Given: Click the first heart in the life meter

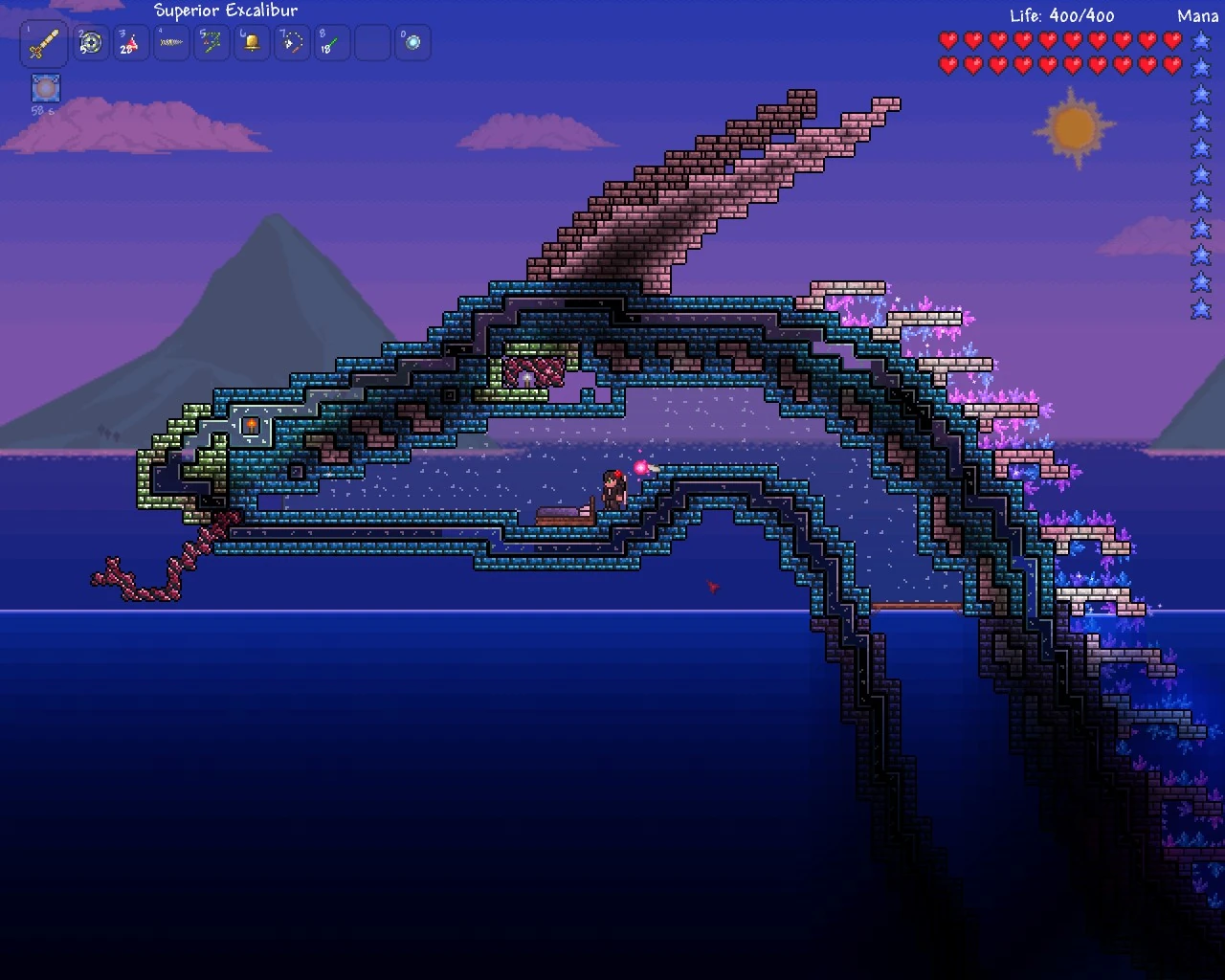Looking at the screenshot, I should pyautogui.click(x=949, y=41).
